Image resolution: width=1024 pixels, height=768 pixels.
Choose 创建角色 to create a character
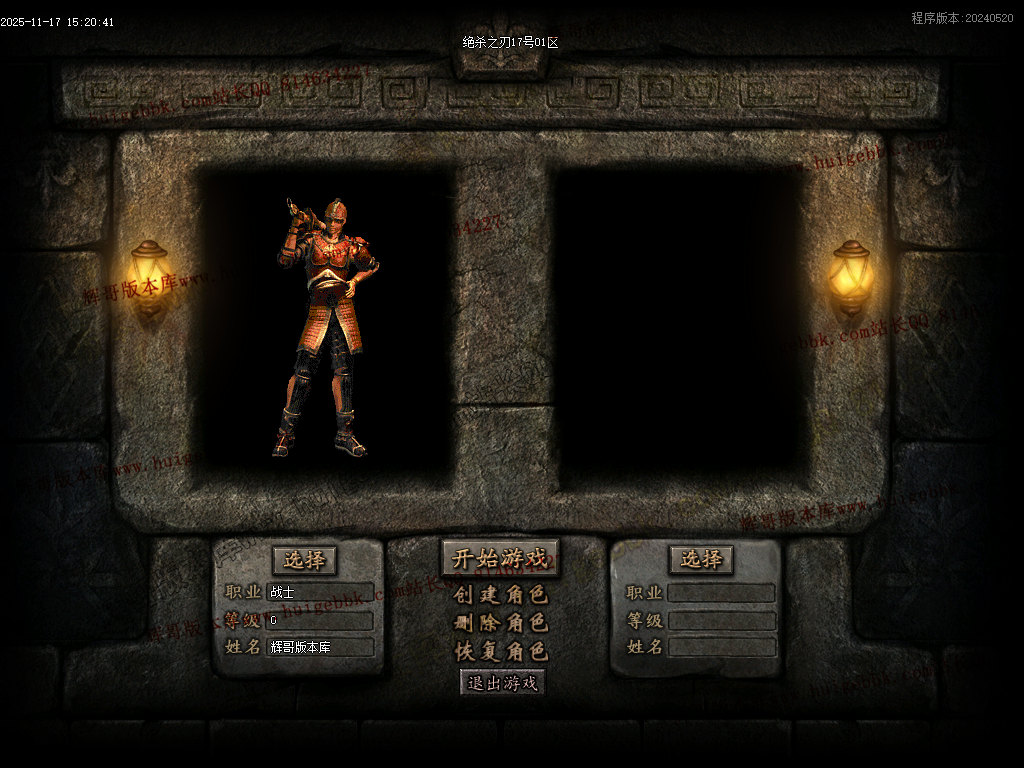point(500,595)
